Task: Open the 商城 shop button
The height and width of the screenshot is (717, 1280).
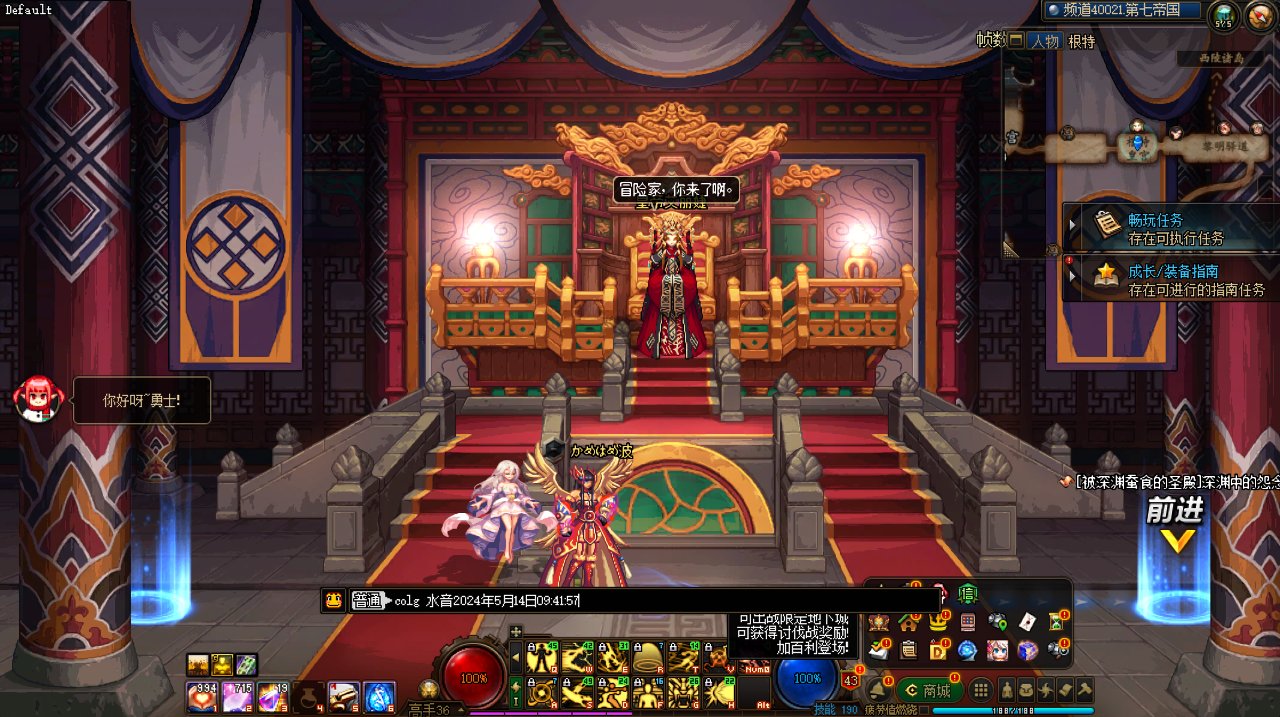Action: pos(929,690)
